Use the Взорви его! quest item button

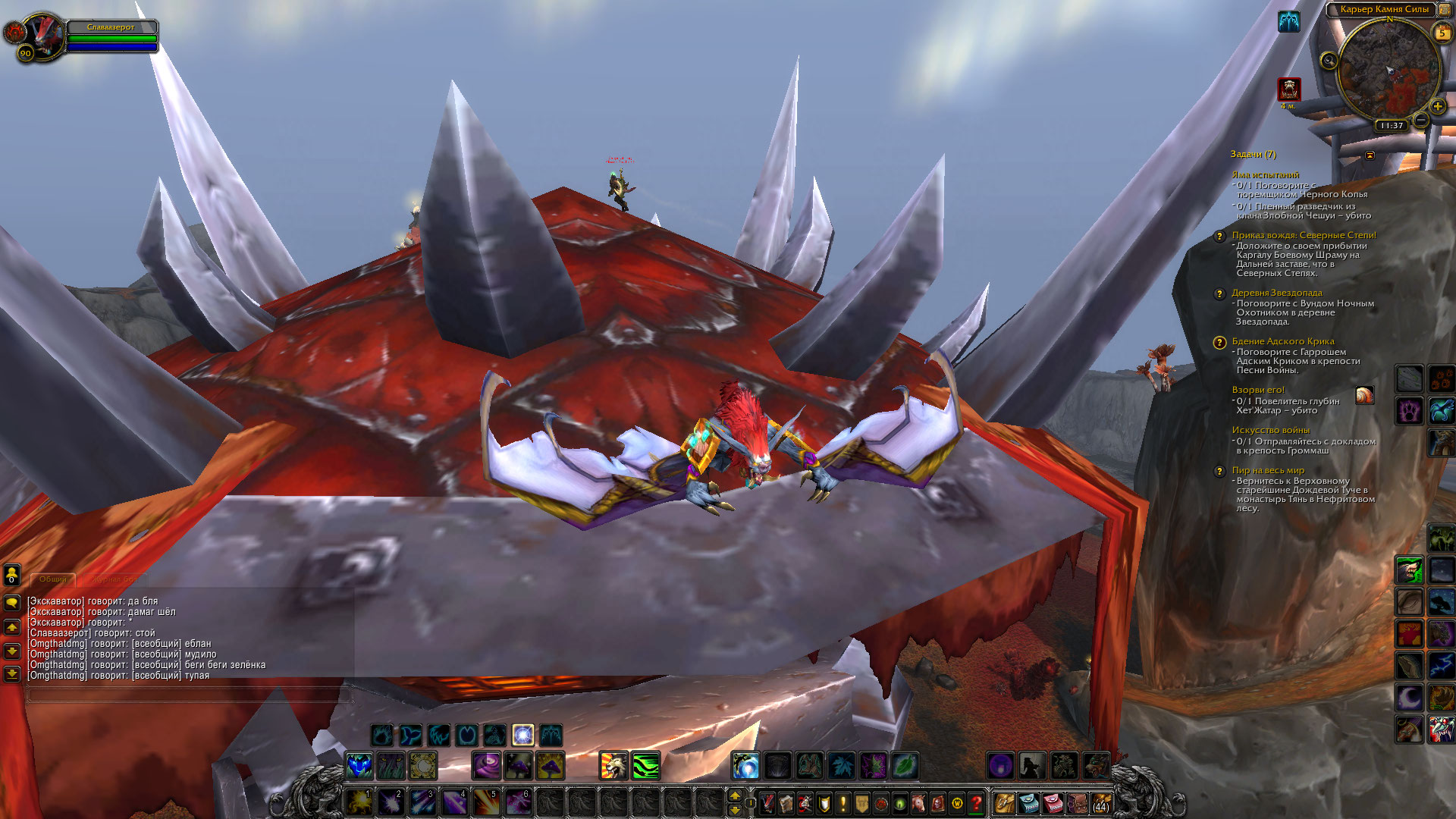(x=1364, y=395)
